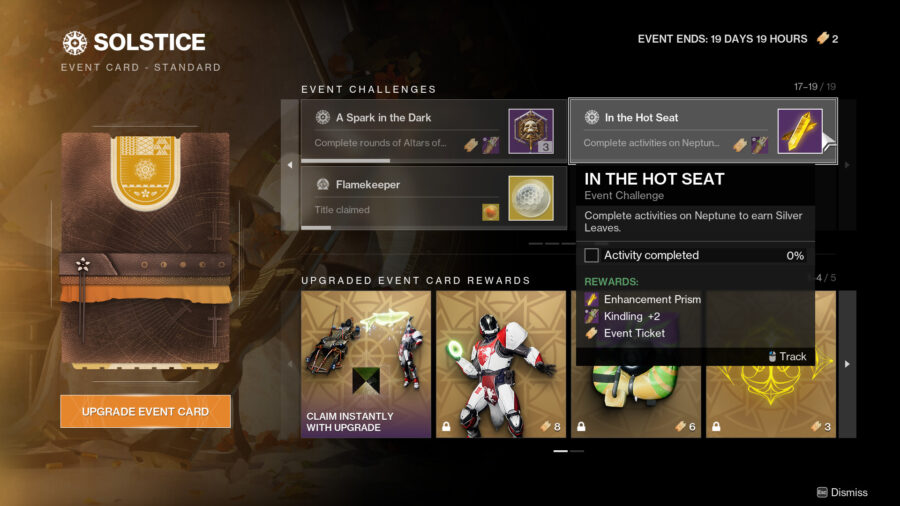Pick the golden emblem reward costing 3 tickets
This screenshot has width=900, height=506.
[770, 400]
